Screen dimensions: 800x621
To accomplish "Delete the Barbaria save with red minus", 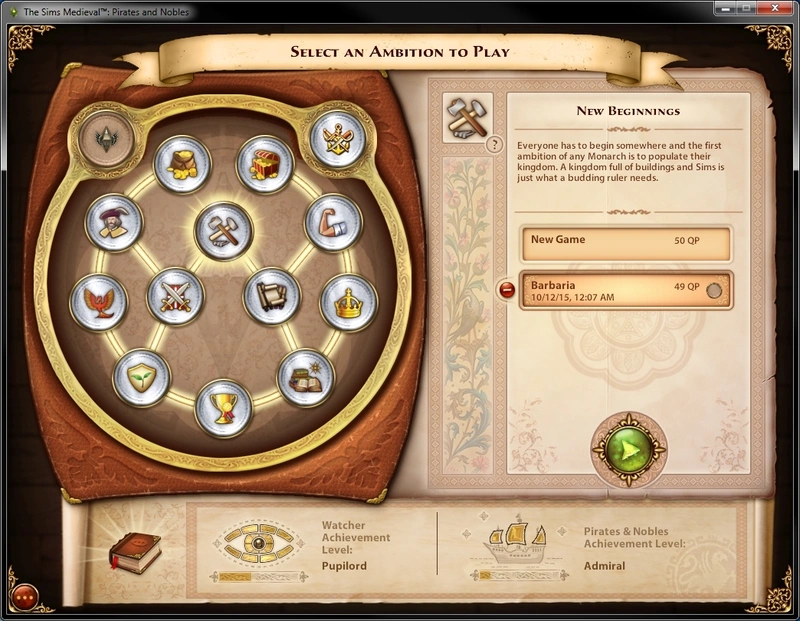I will pos(507,290).
